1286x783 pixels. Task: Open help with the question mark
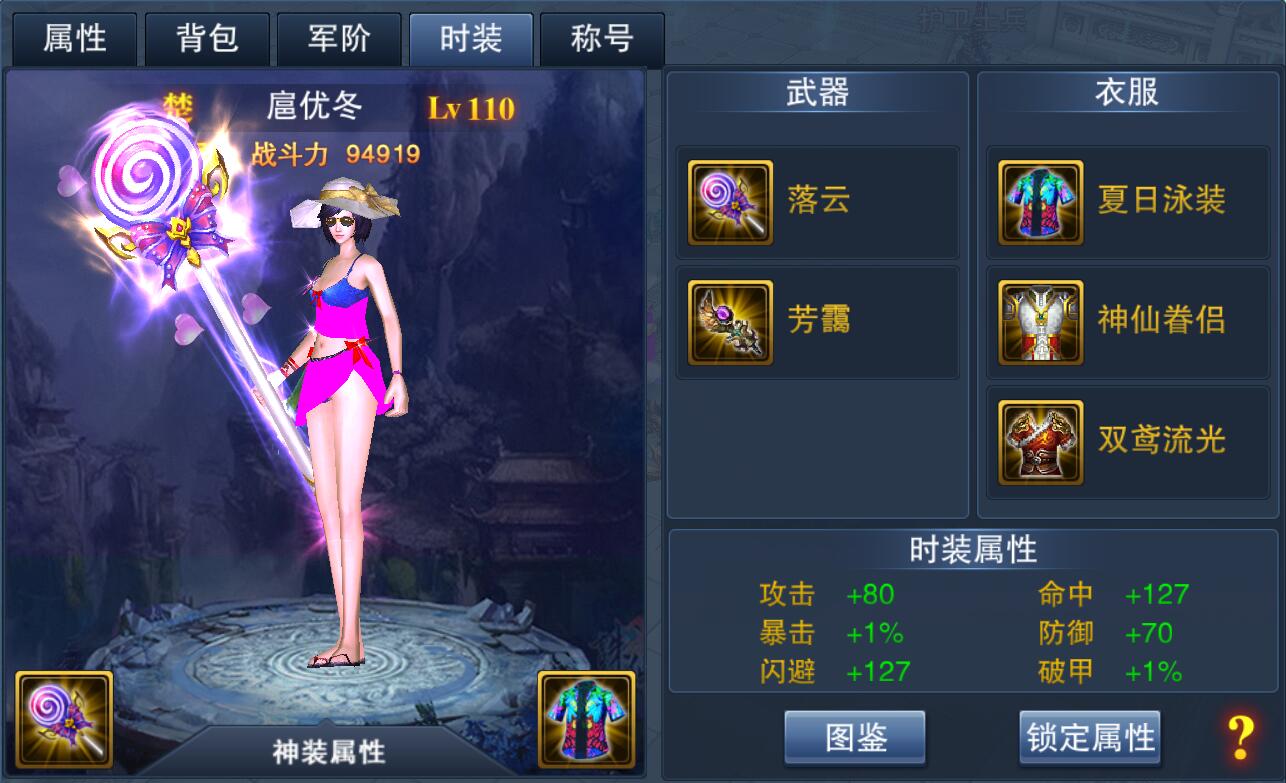coord(1240,738)
